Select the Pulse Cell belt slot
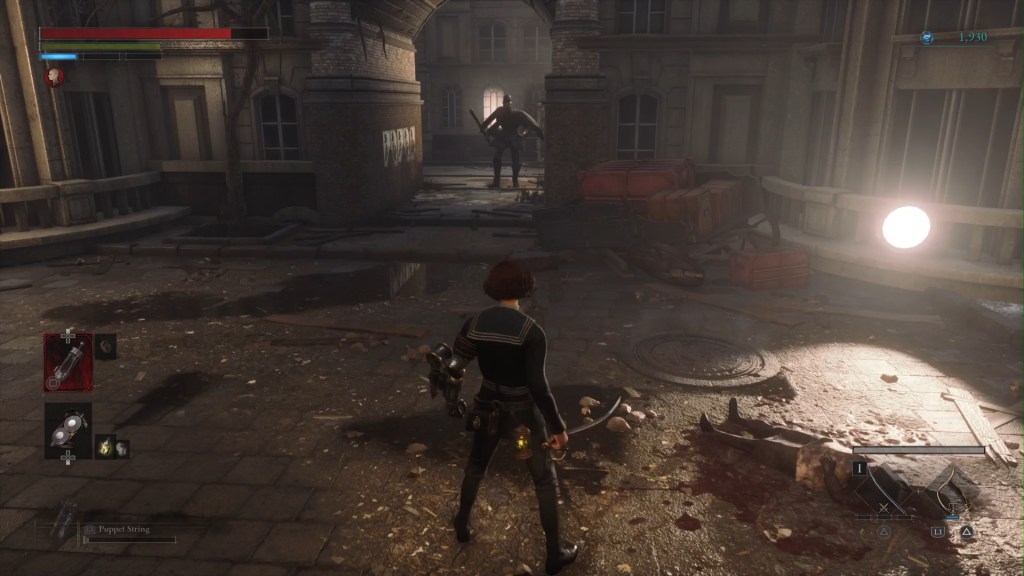The height and width of the screenshot is (576, 1024). 68,362
